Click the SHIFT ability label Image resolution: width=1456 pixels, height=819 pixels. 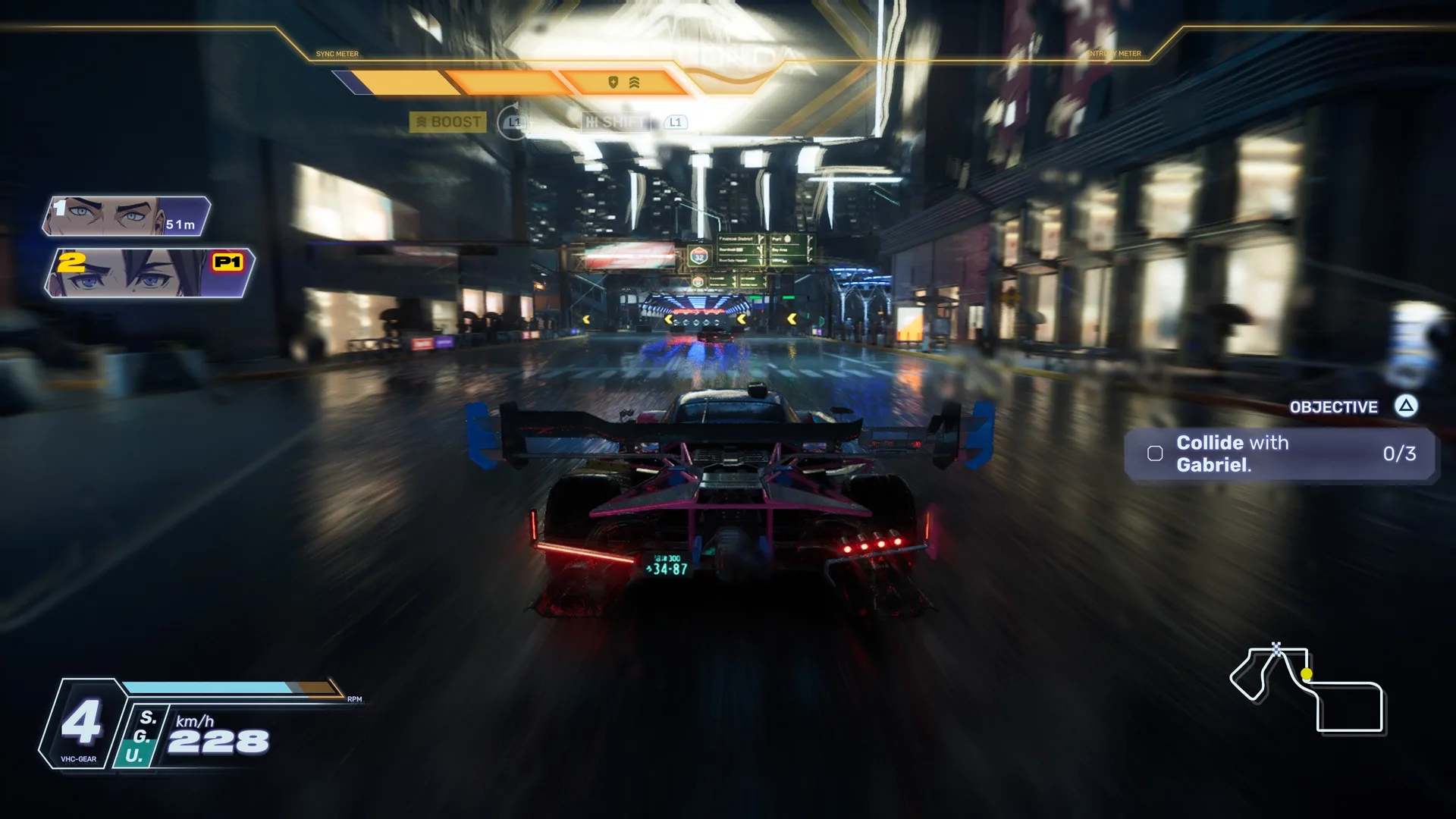616,122
